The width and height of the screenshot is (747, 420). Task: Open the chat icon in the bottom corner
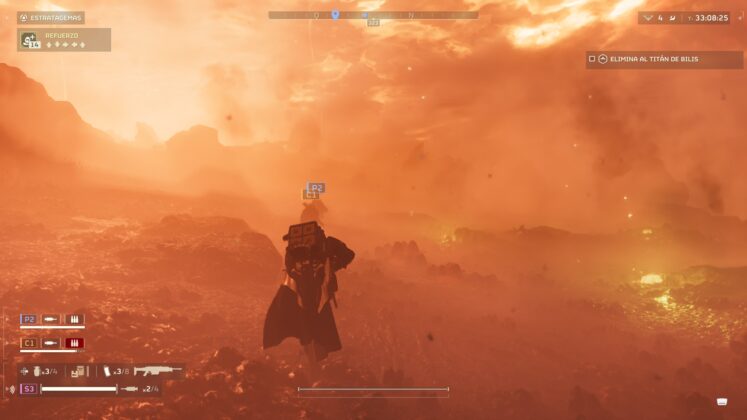[x=722, y=402]
